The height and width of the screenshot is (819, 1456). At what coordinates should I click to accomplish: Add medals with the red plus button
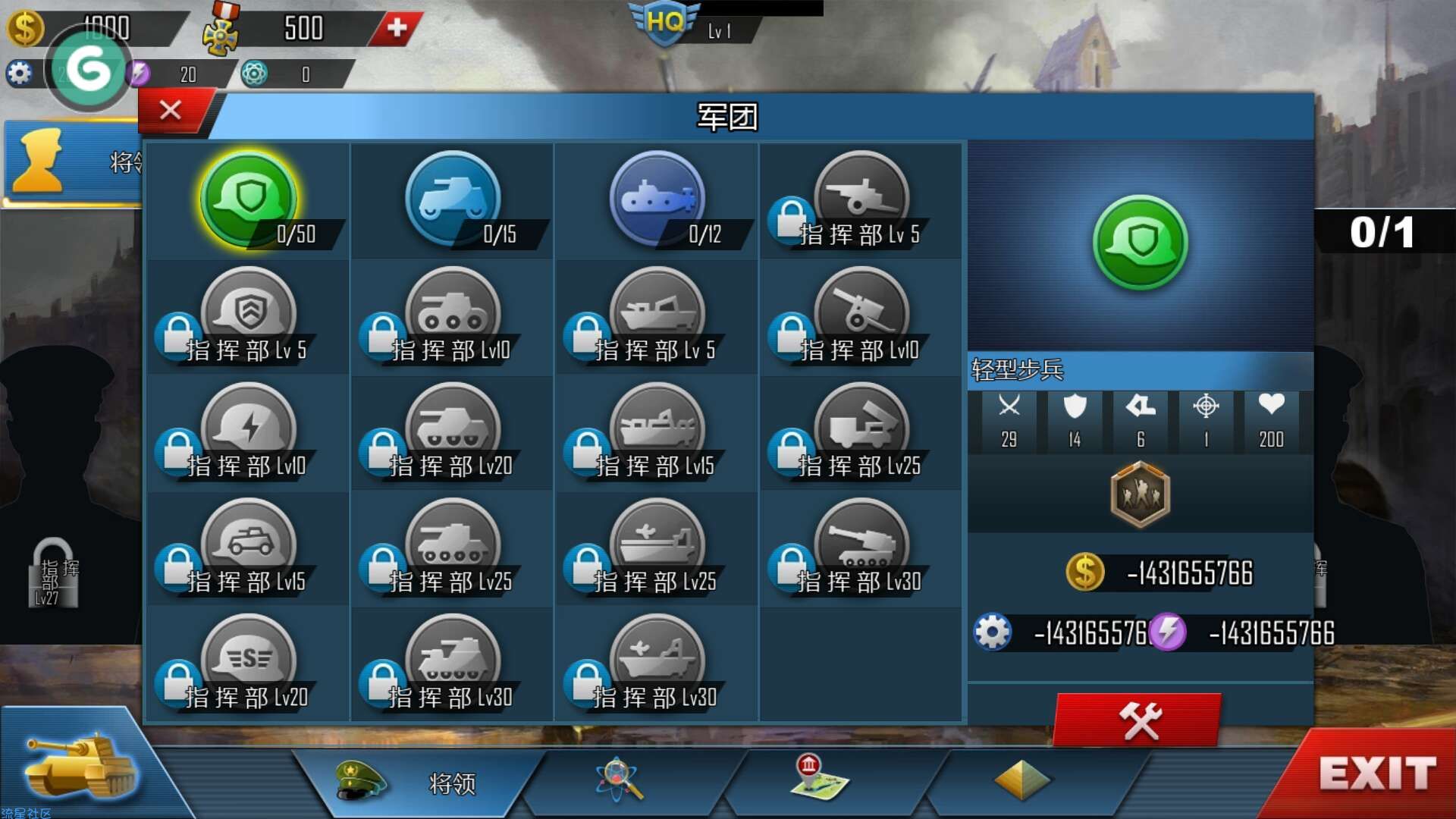pyautogui.click(x=396, y=28)
